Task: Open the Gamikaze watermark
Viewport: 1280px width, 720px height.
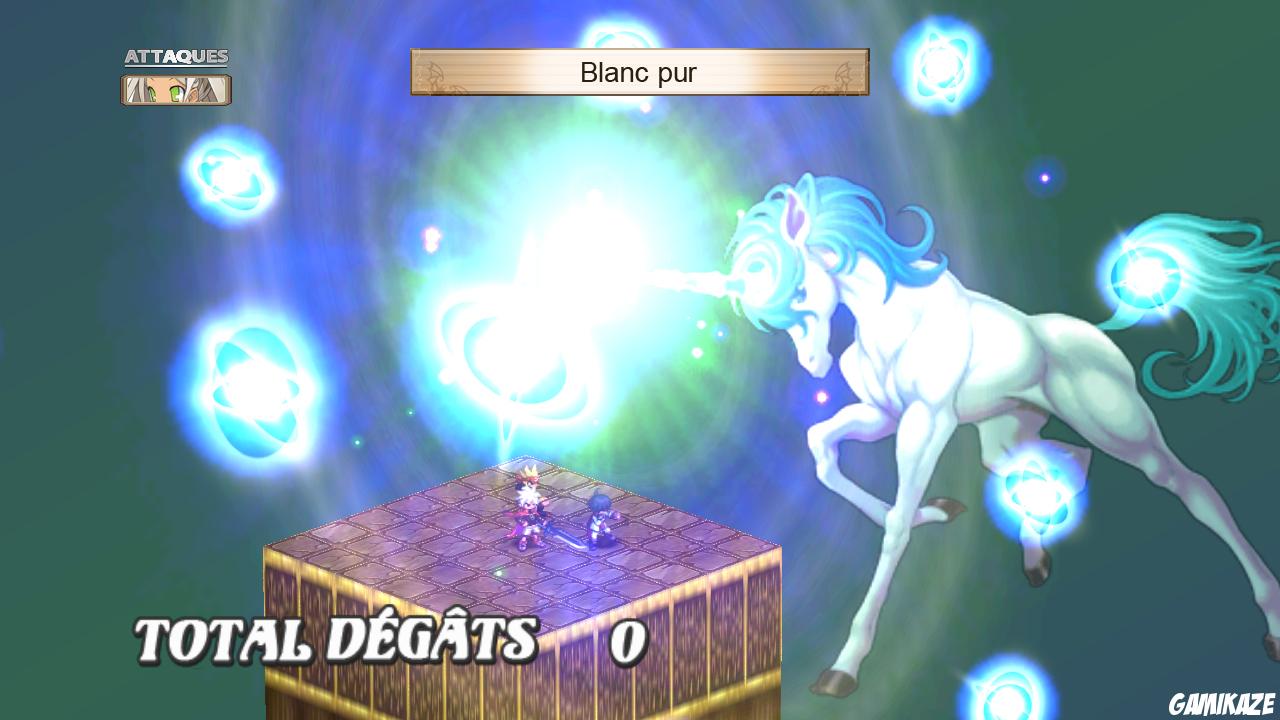Action: (x=1219, y=703)
